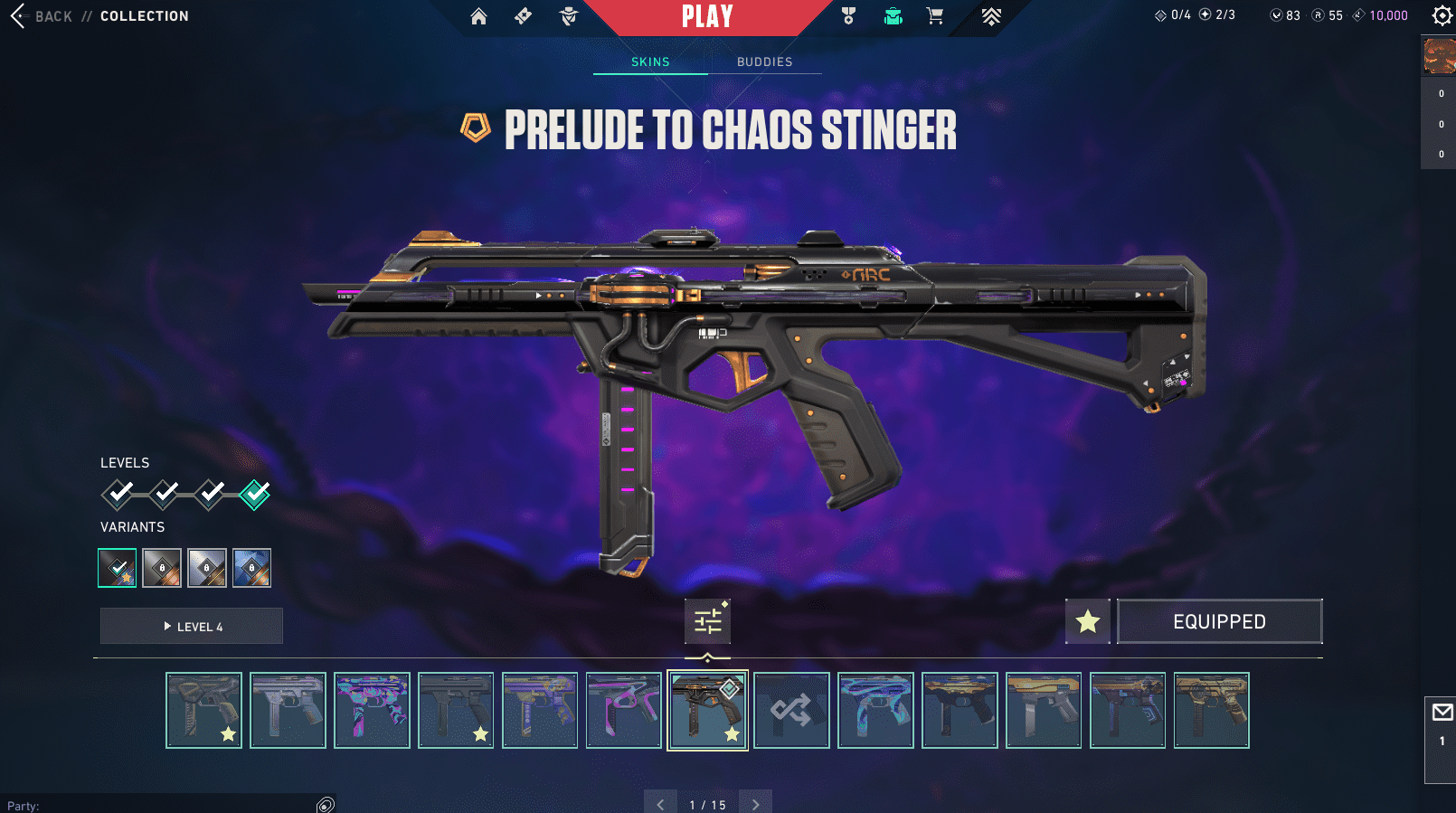The height and width of the screenshot is (813, 1456).
Task: Click the EQUIPPED button
Action: coord(1219,621)
